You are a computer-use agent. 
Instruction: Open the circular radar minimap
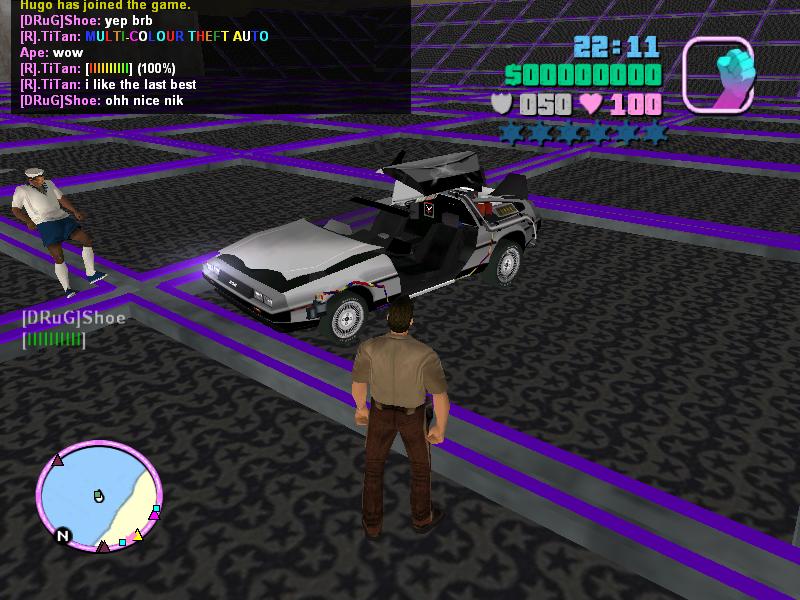[98, 497]
